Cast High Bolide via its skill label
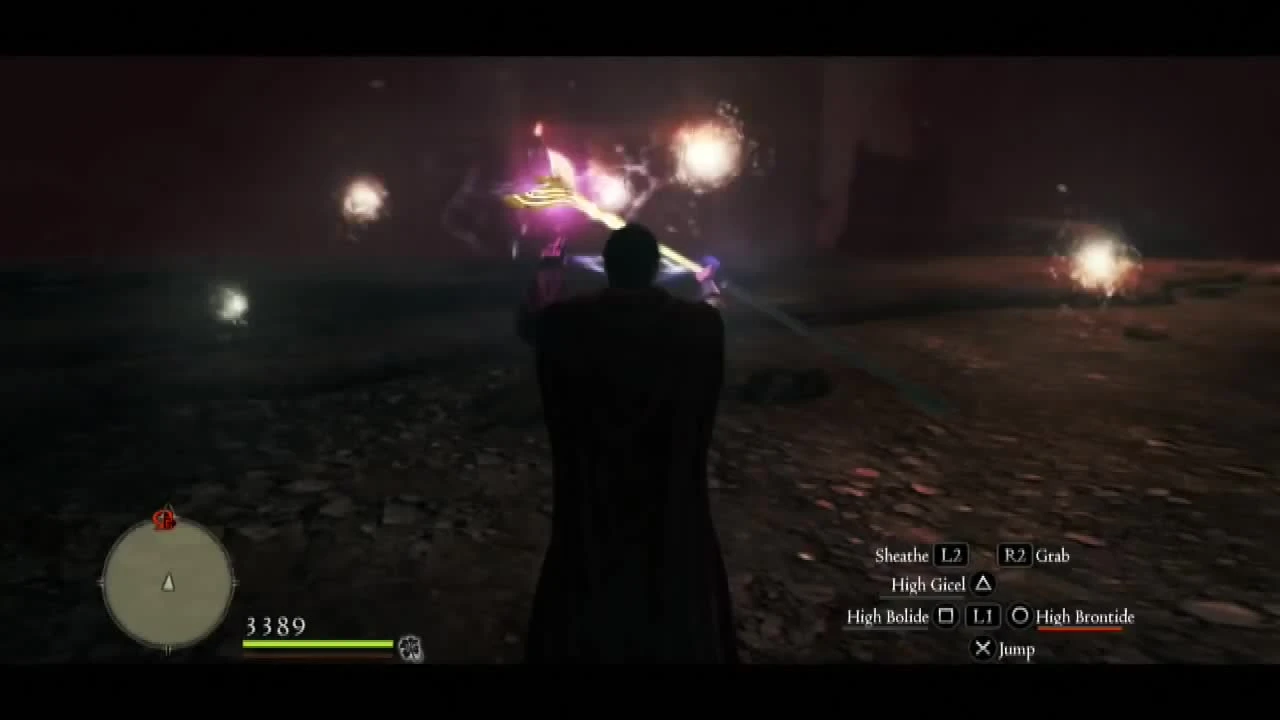Screen dimensions: 1280x720 (x=887, y=617)
